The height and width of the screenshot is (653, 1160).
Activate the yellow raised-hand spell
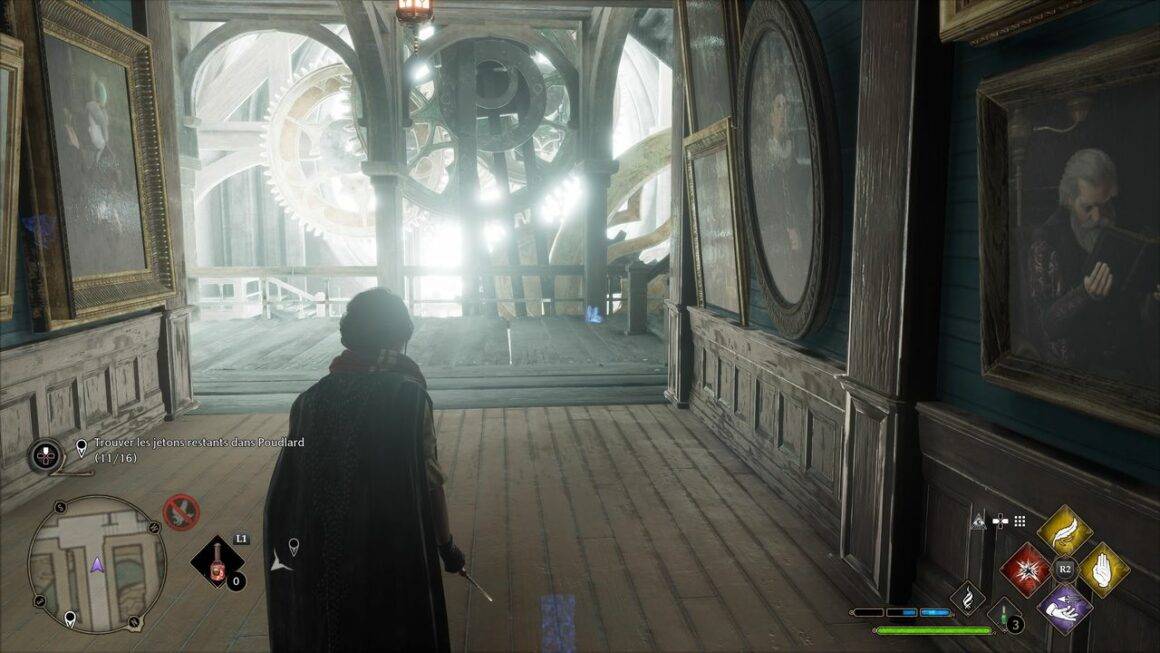1103,569
